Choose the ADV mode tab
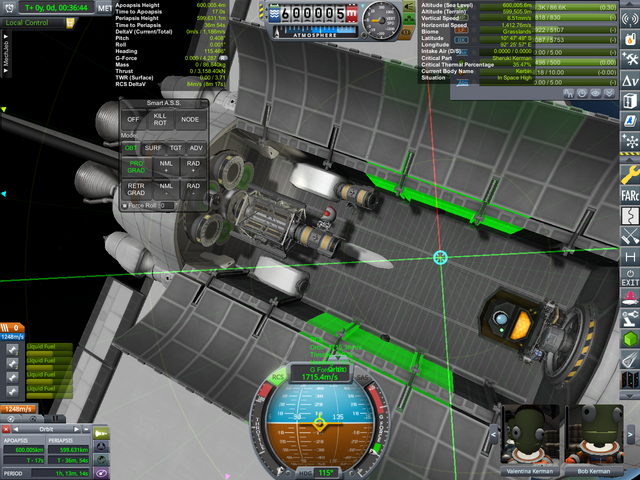Viewport: 640px width, 480px height. [x=196, y=148]
